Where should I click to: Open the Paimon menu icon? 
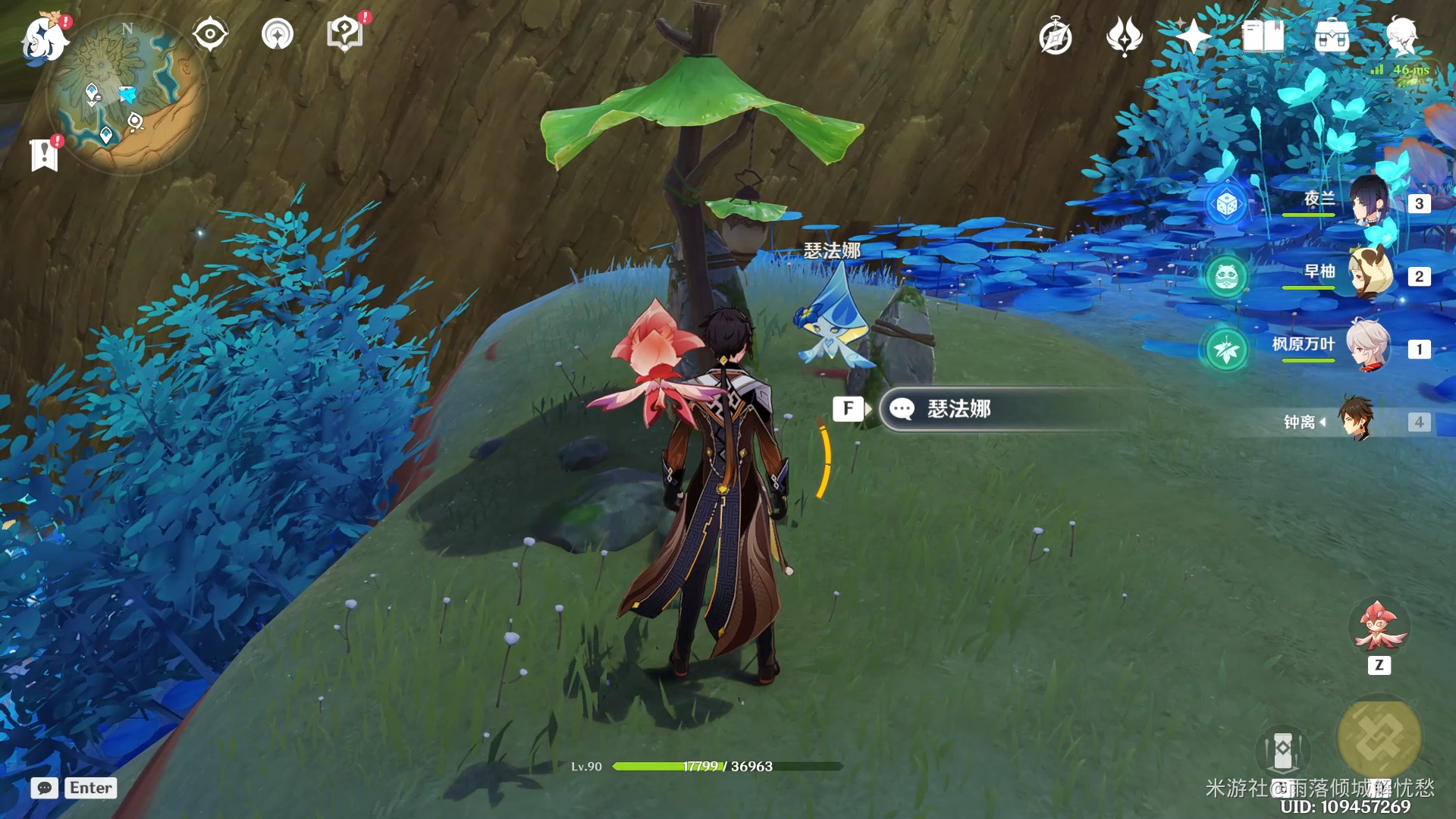(45, 38)
